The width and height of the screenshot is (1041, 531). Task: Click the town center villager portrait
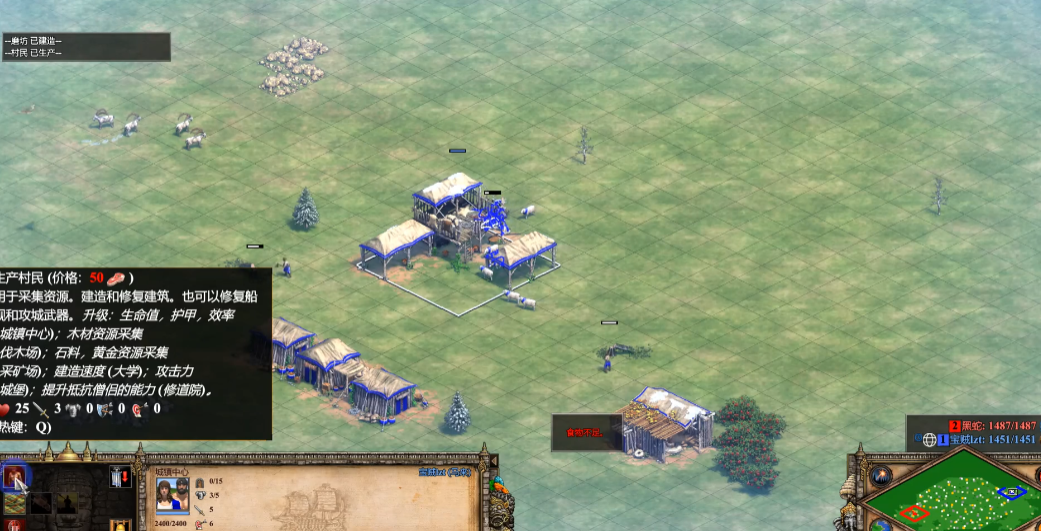tap(174, 496)
